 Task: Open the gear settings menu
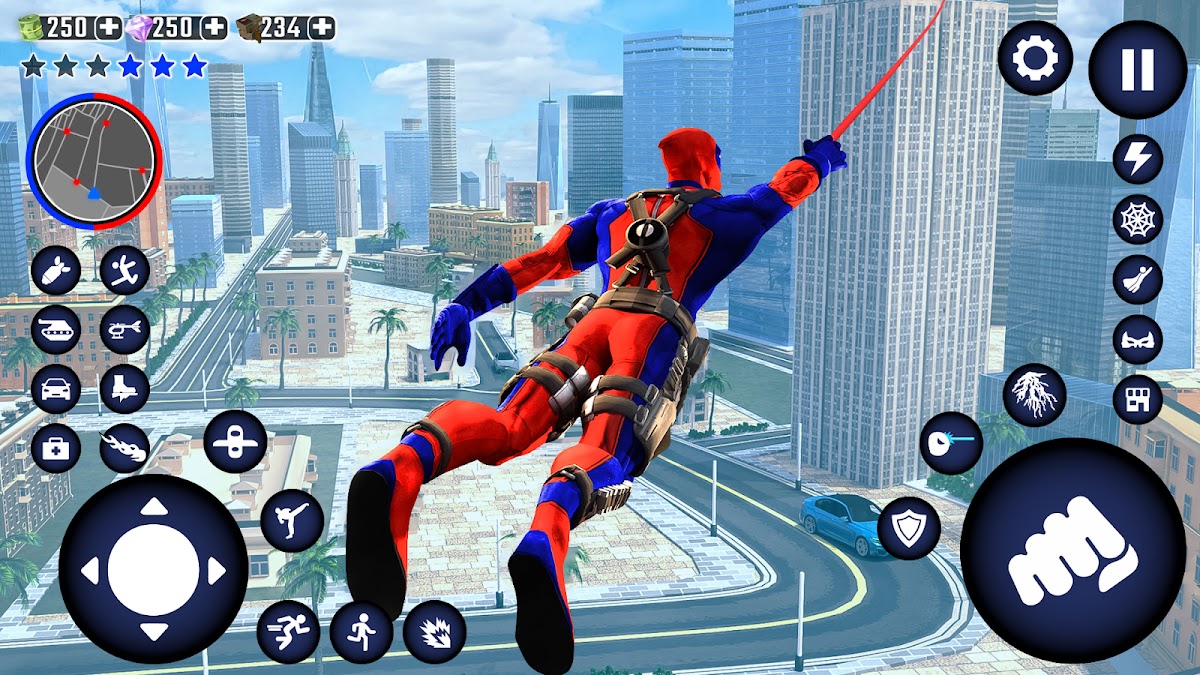pos(1034,59)
